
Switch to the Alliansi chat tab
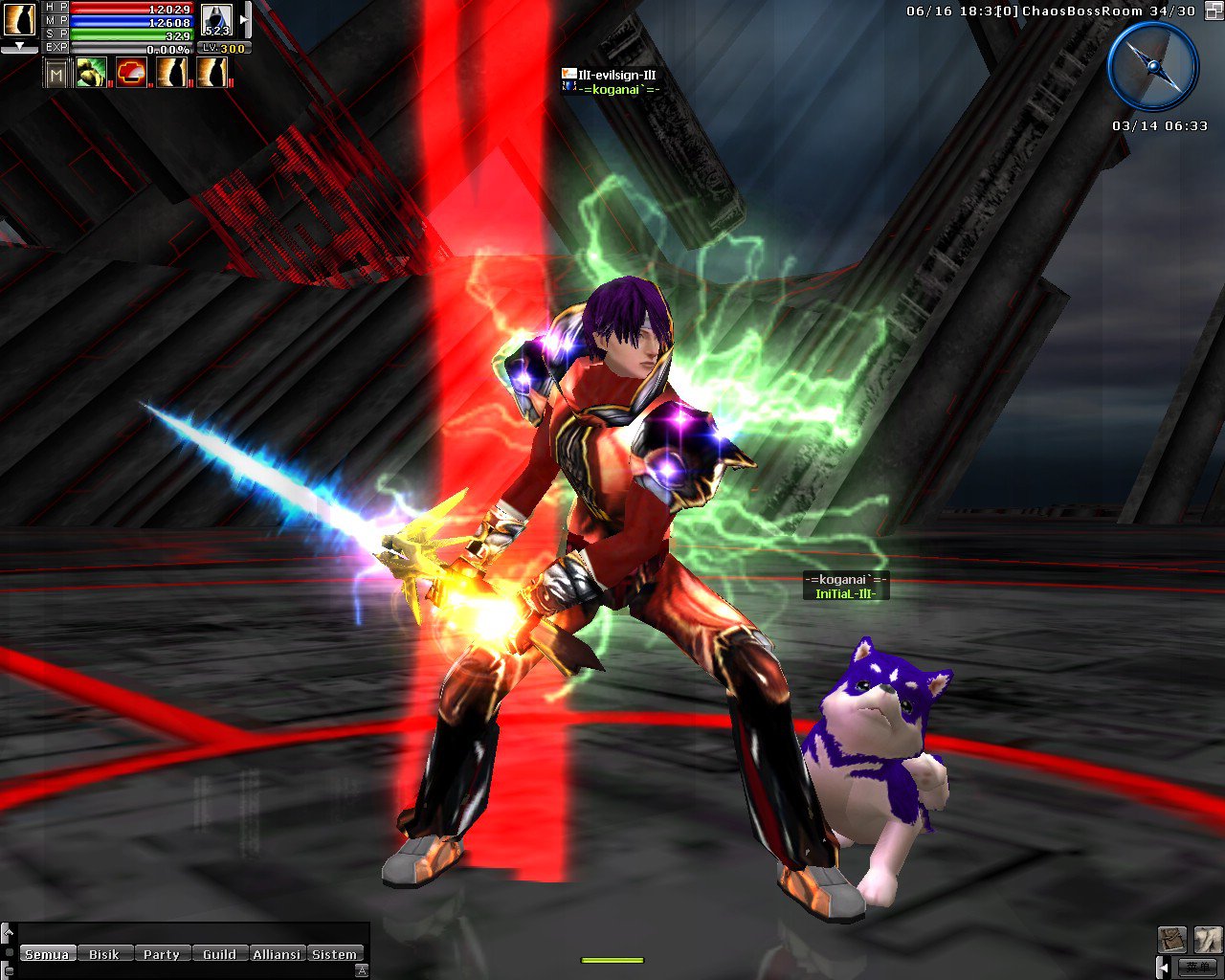coord(277,954)
